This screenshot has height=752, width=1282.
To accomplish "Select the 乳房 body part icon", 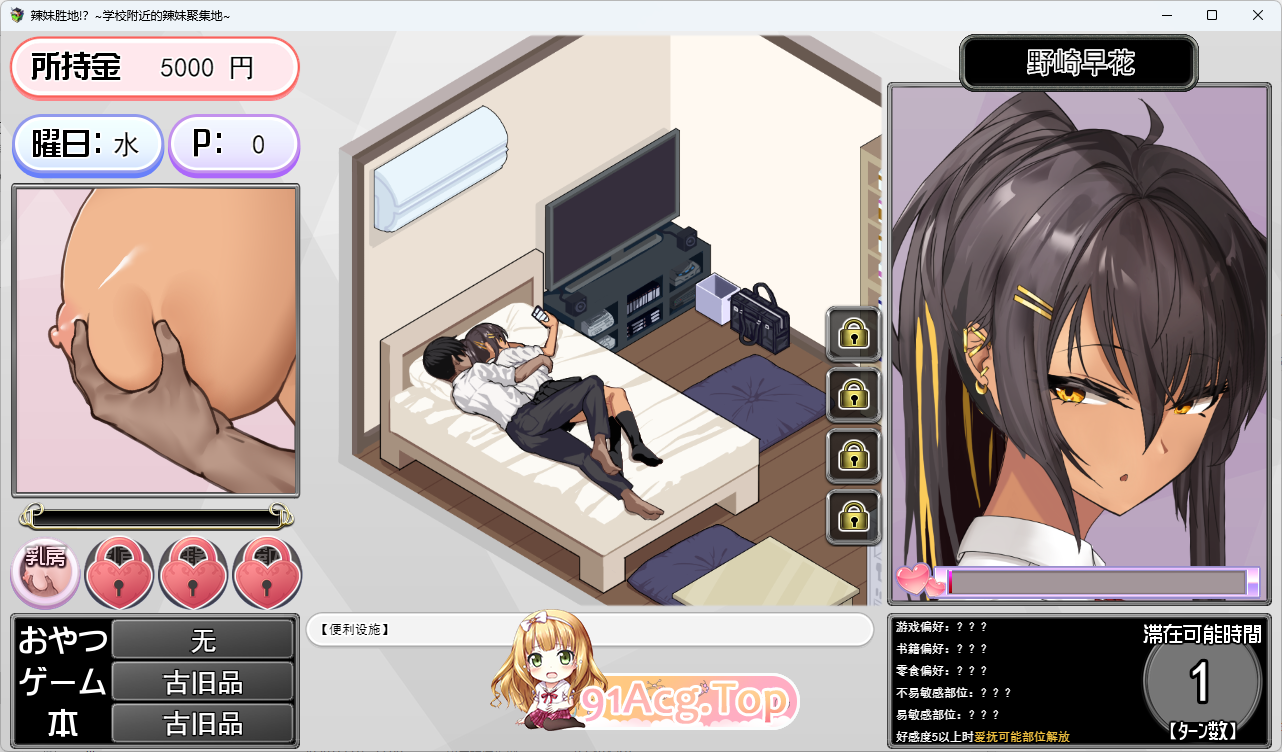I will pos(44,572).
